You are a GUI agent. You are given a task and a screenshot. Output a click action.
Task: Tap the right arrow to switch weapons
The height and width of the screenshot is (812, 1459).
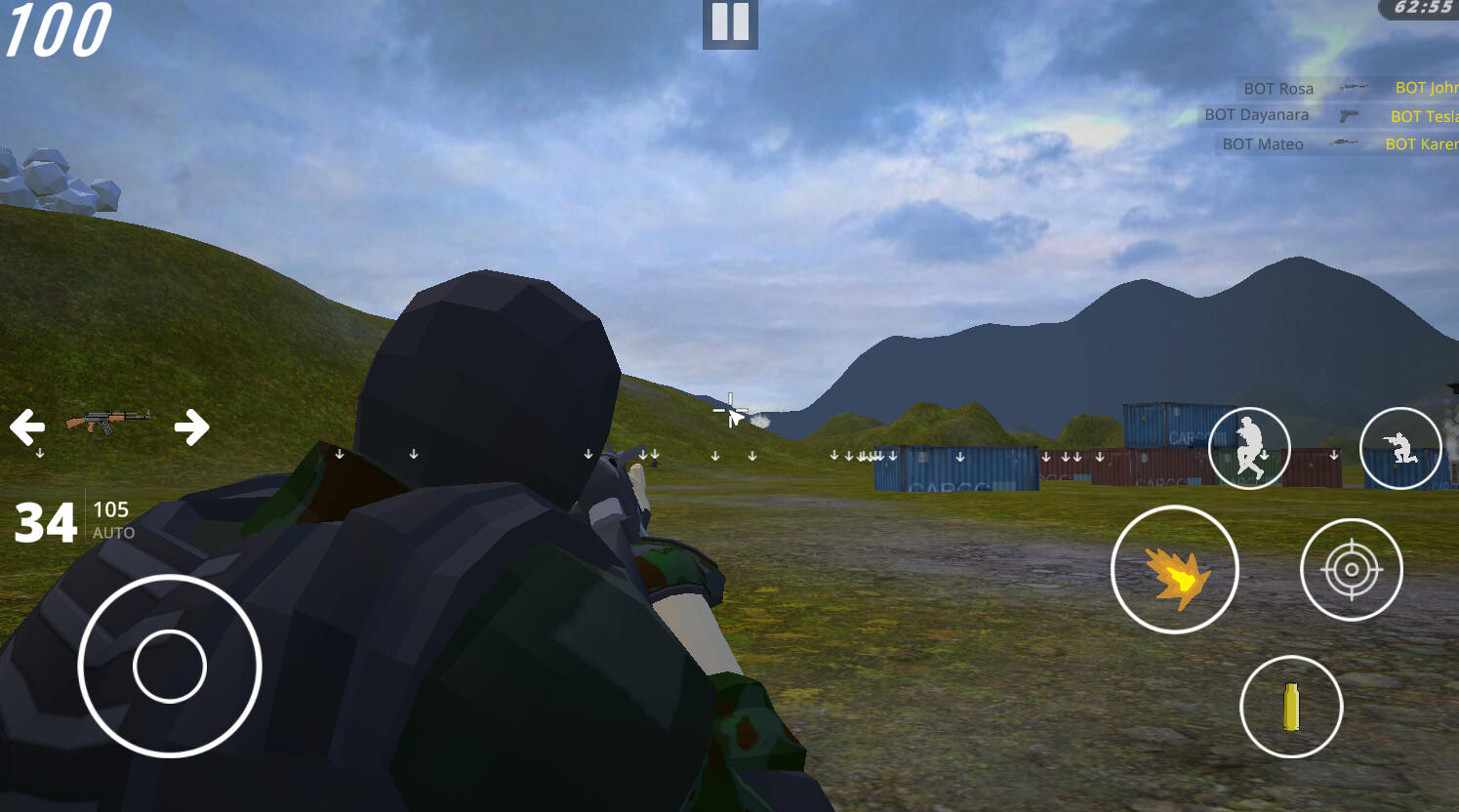(193, 426)
